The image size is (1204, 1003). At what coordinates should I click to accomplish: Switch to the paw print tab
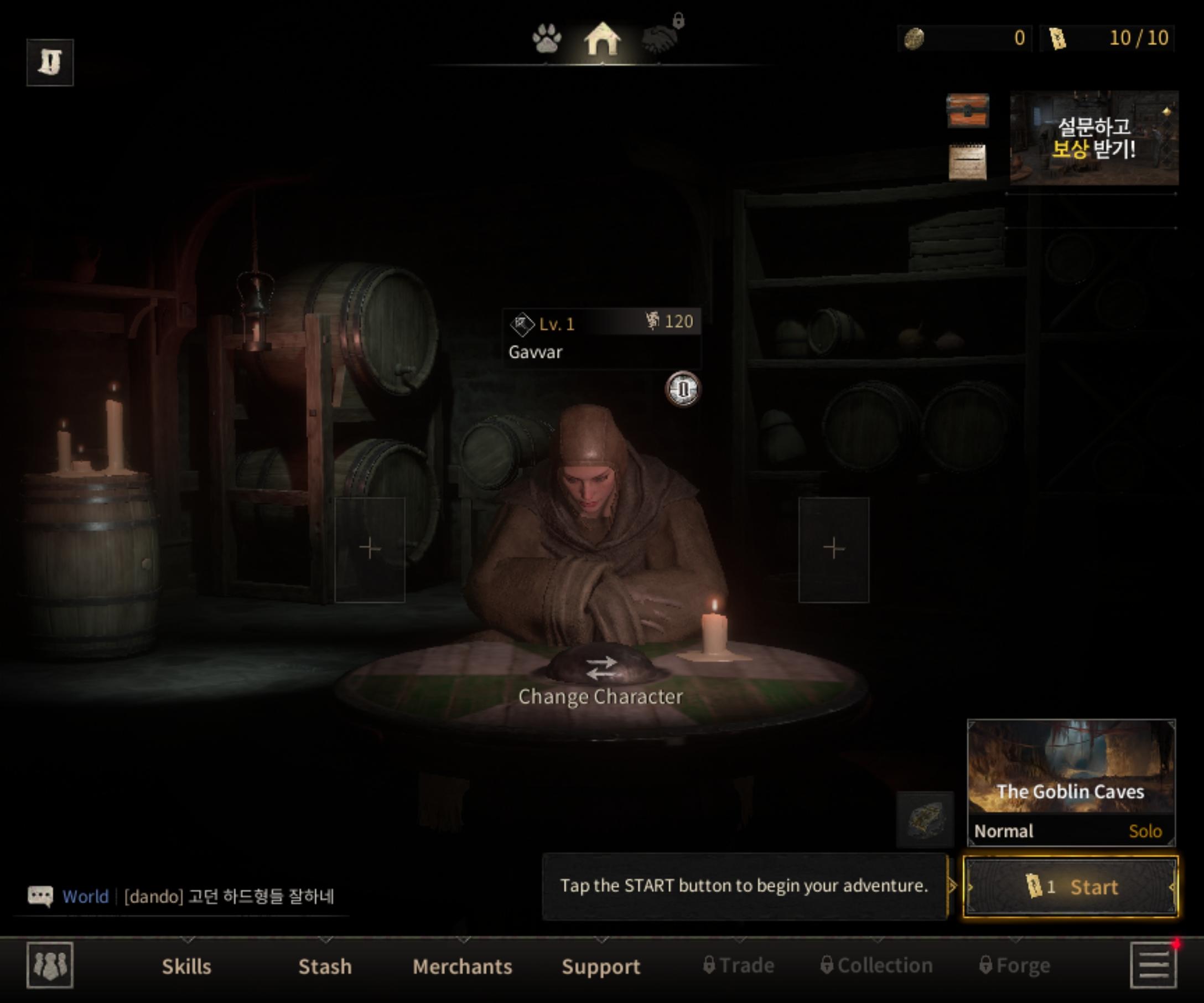tap(546, 39)
